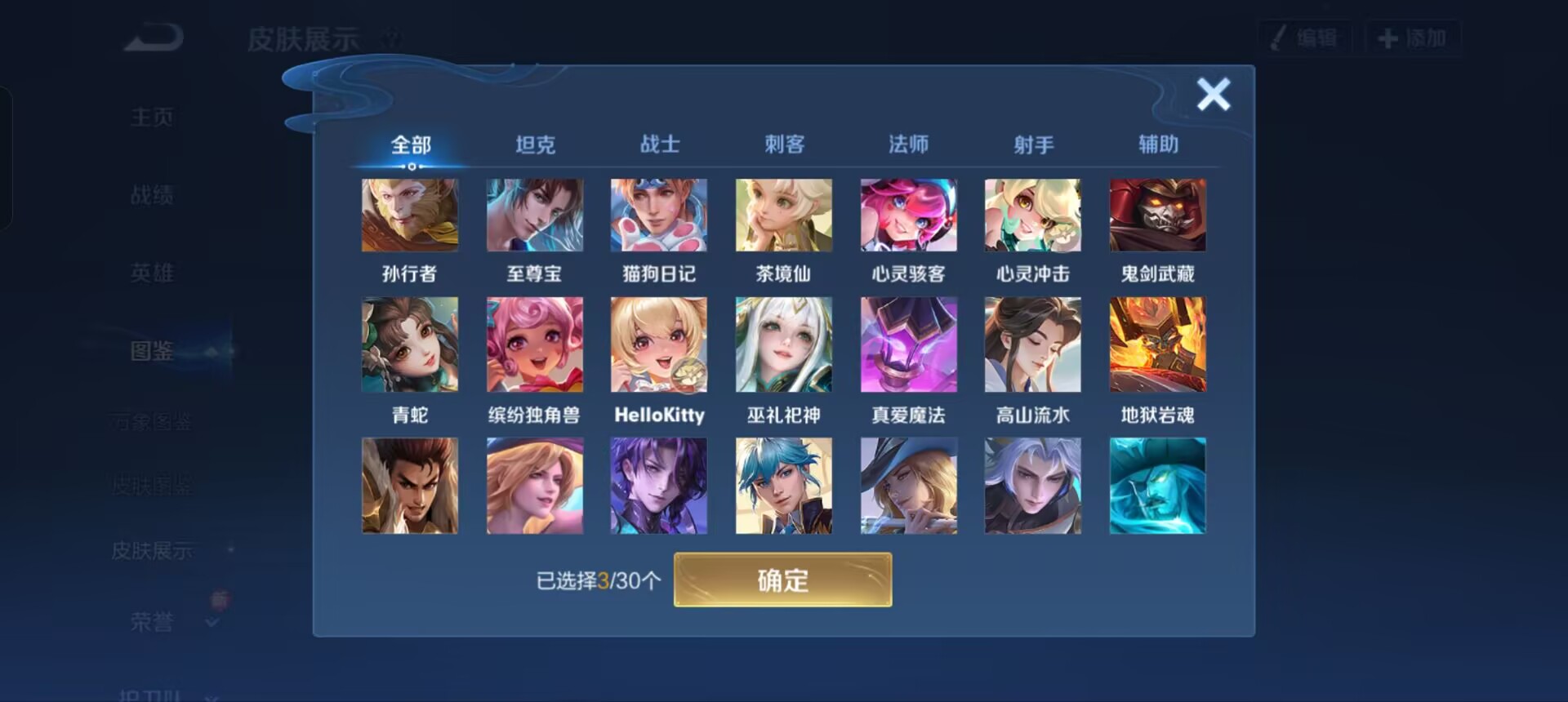Select the HelloKitty skin thumbnail
The height and width of the screenshot is (702, 1568).
[x=659, y=344]
